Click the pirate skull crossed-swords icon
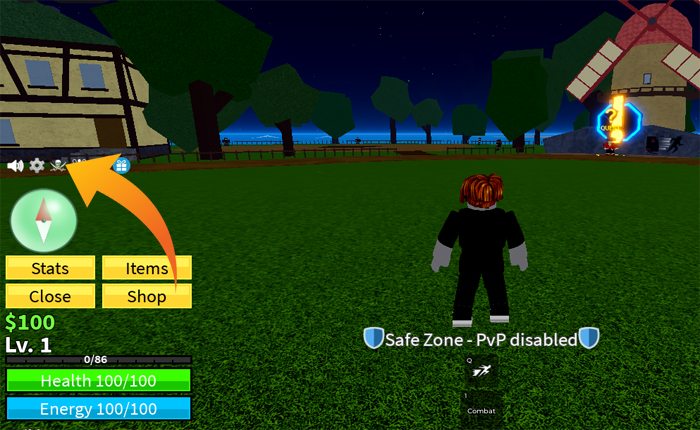This screenshot has width=700, height=430. pos(58,165)
